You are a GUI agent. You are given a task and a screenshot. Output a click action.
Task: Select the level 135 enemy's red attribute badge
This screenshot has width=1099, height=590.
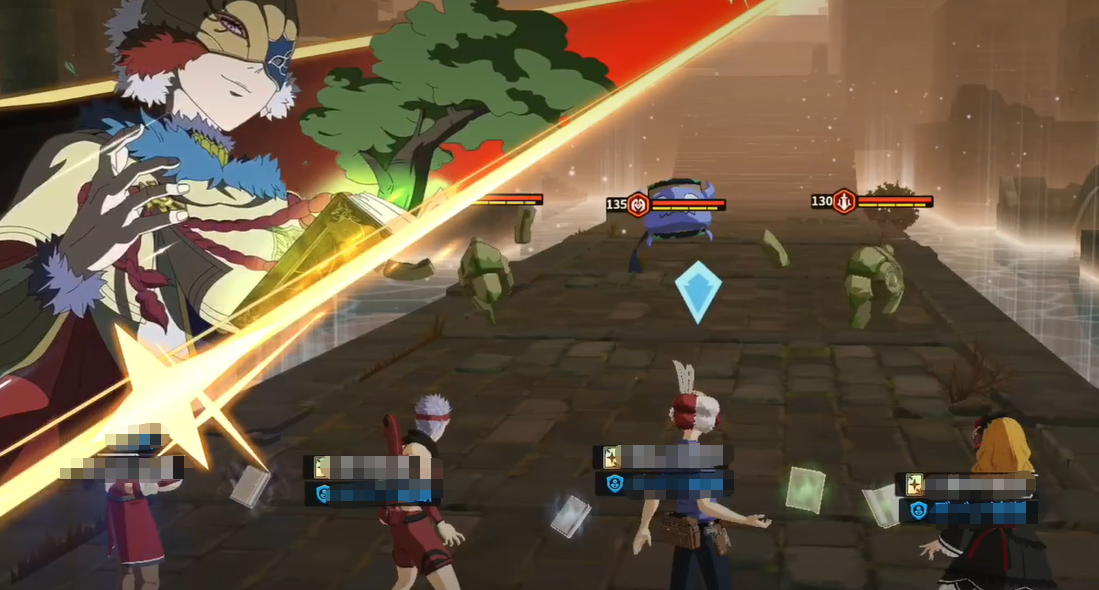coord(639,205)
